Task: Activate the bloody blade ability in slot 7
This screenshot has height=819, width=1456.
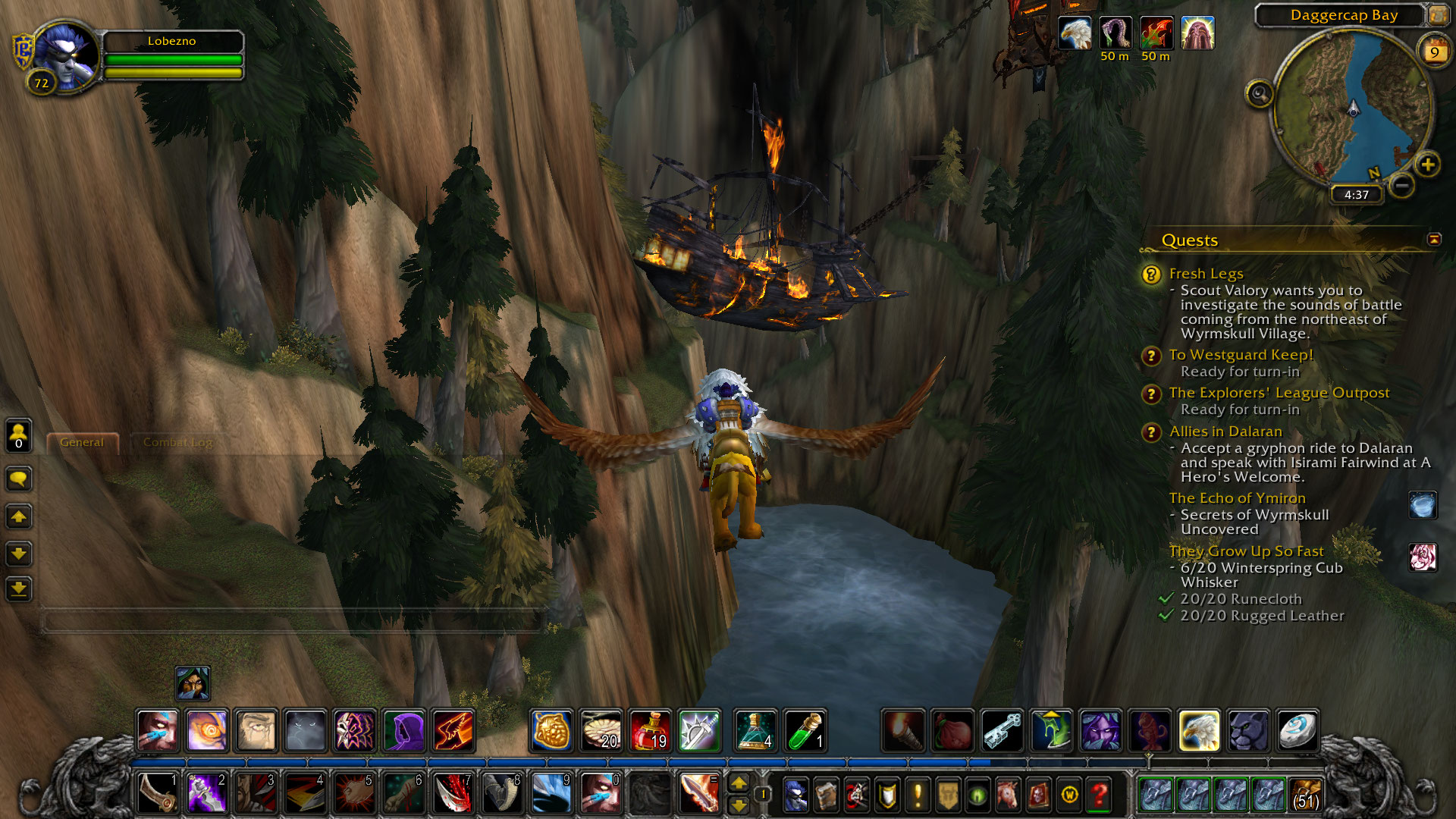Action: click(x=453, y=793)
